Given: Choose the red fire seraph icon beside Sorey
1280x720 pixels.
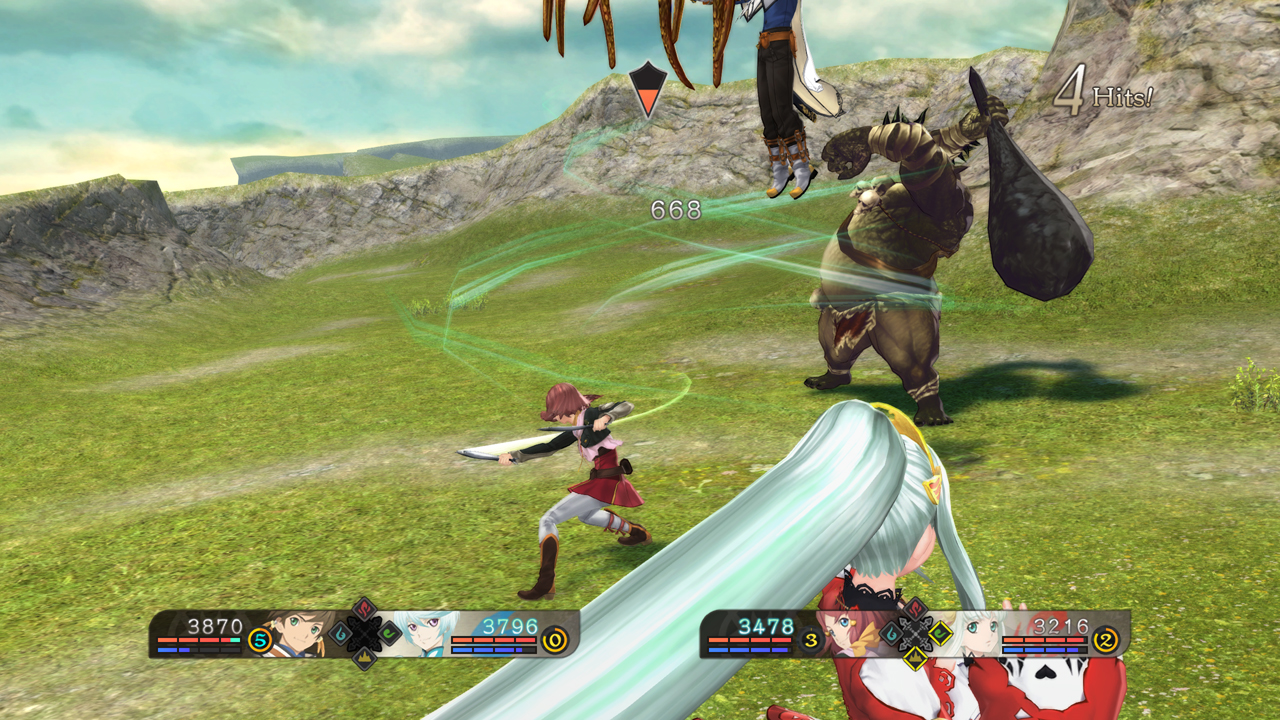Looking at the screenshot, I should (364, 609).
